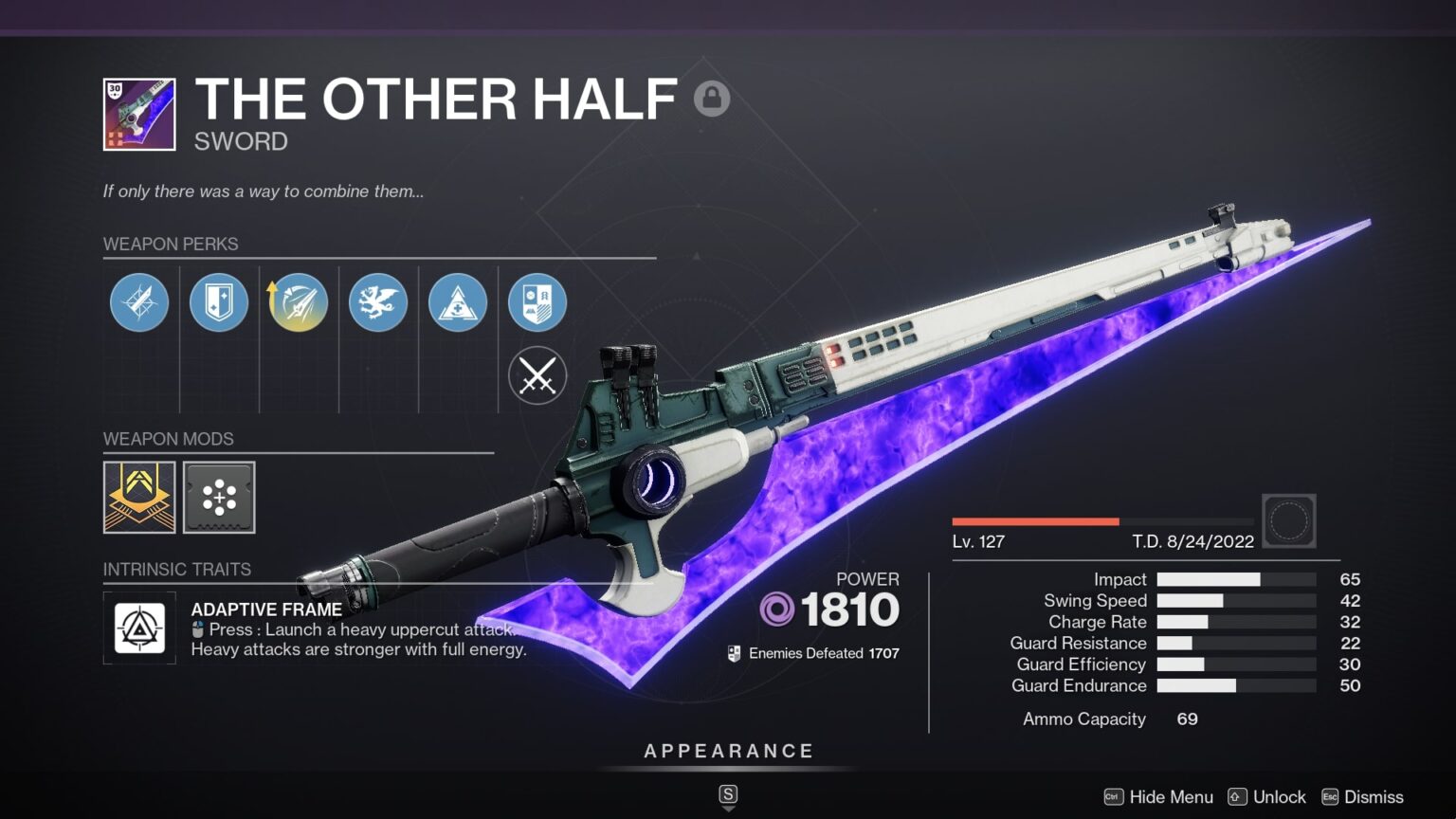Open Hide Menu at the bottom right
This screenshot has height=819, width=1456.
[x=1173, y=797]
